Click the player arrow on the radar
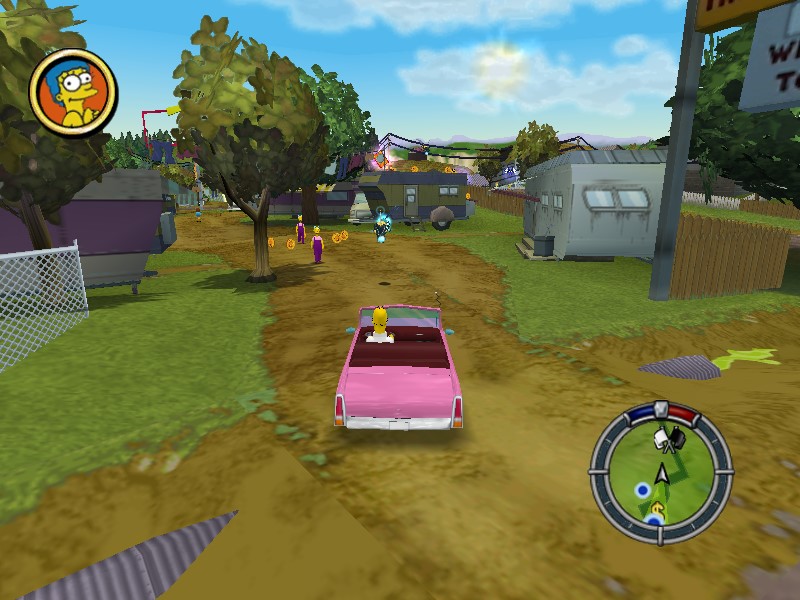800x600 pixels. pos(661,473)
